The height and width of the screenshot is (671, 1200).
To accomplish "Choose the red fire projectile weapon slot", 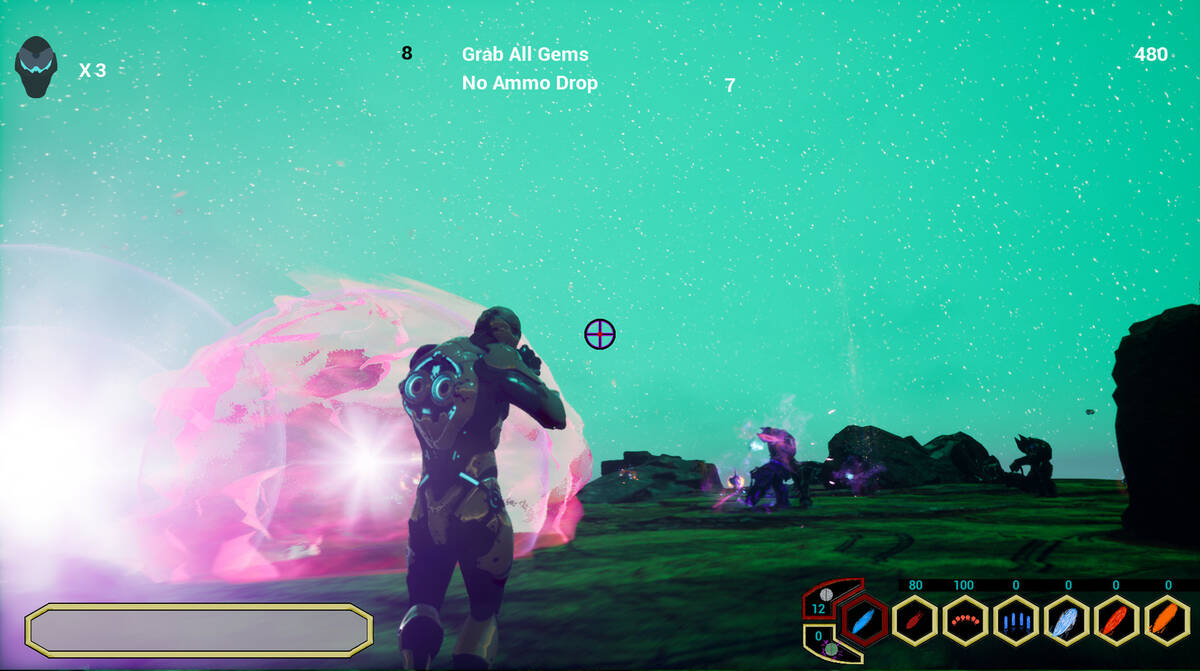I will [x=1117, y=621].
